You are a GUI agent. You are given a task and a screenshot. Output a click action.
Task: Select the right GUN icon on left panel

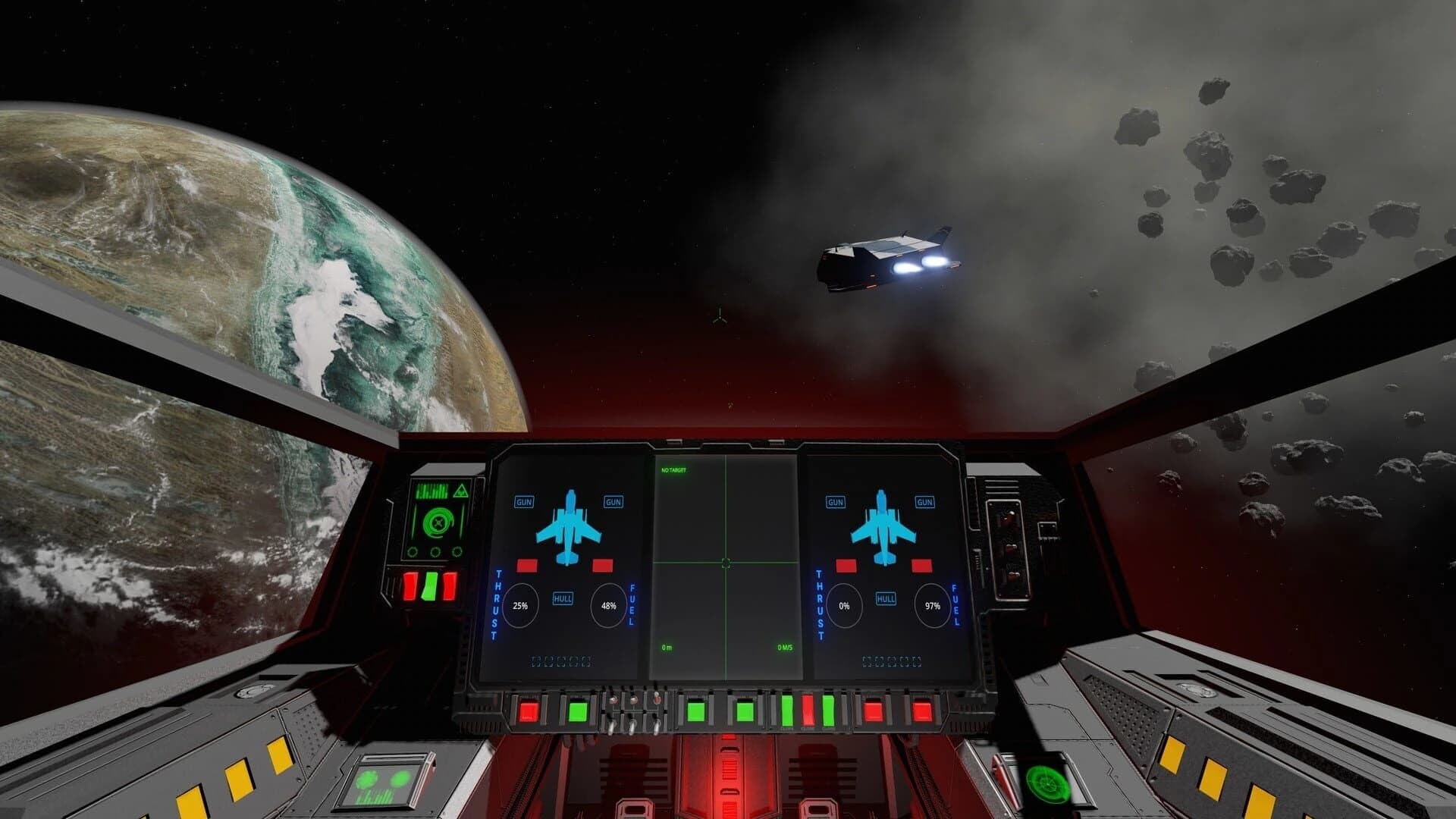coord(611,502)
